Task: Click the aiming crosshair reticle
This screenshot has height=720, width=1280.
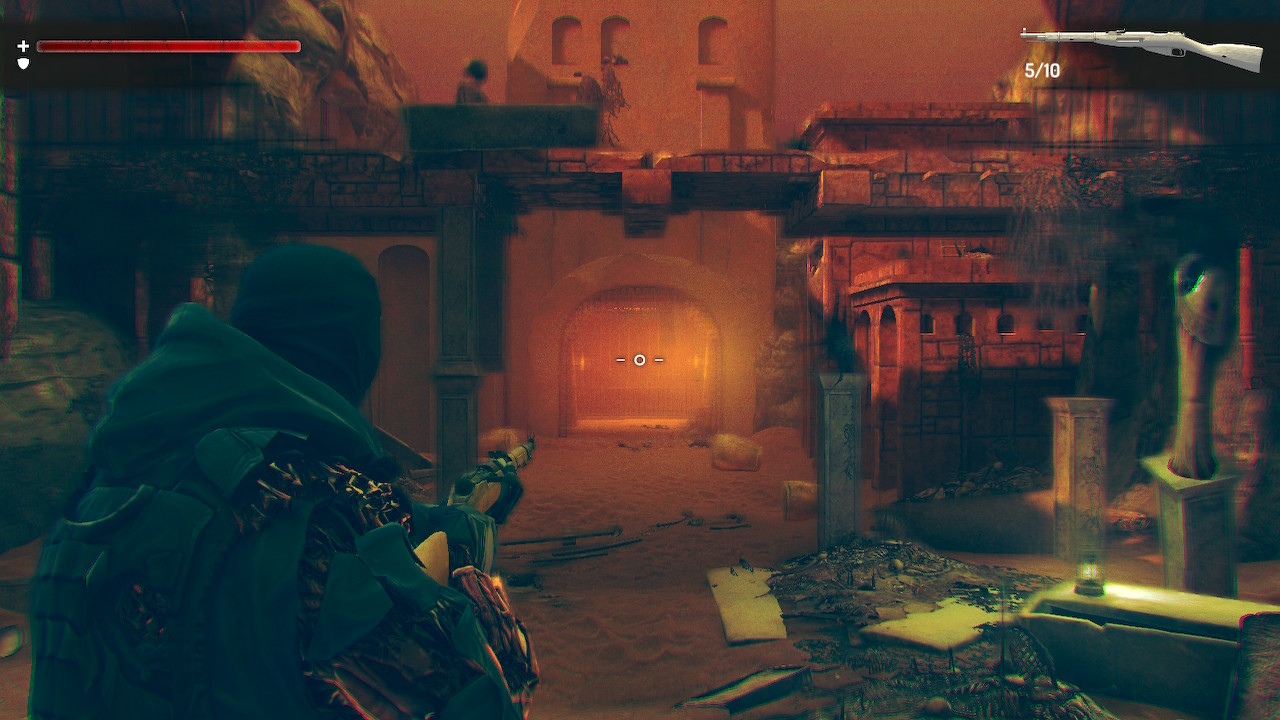Action: click(640, 360)
